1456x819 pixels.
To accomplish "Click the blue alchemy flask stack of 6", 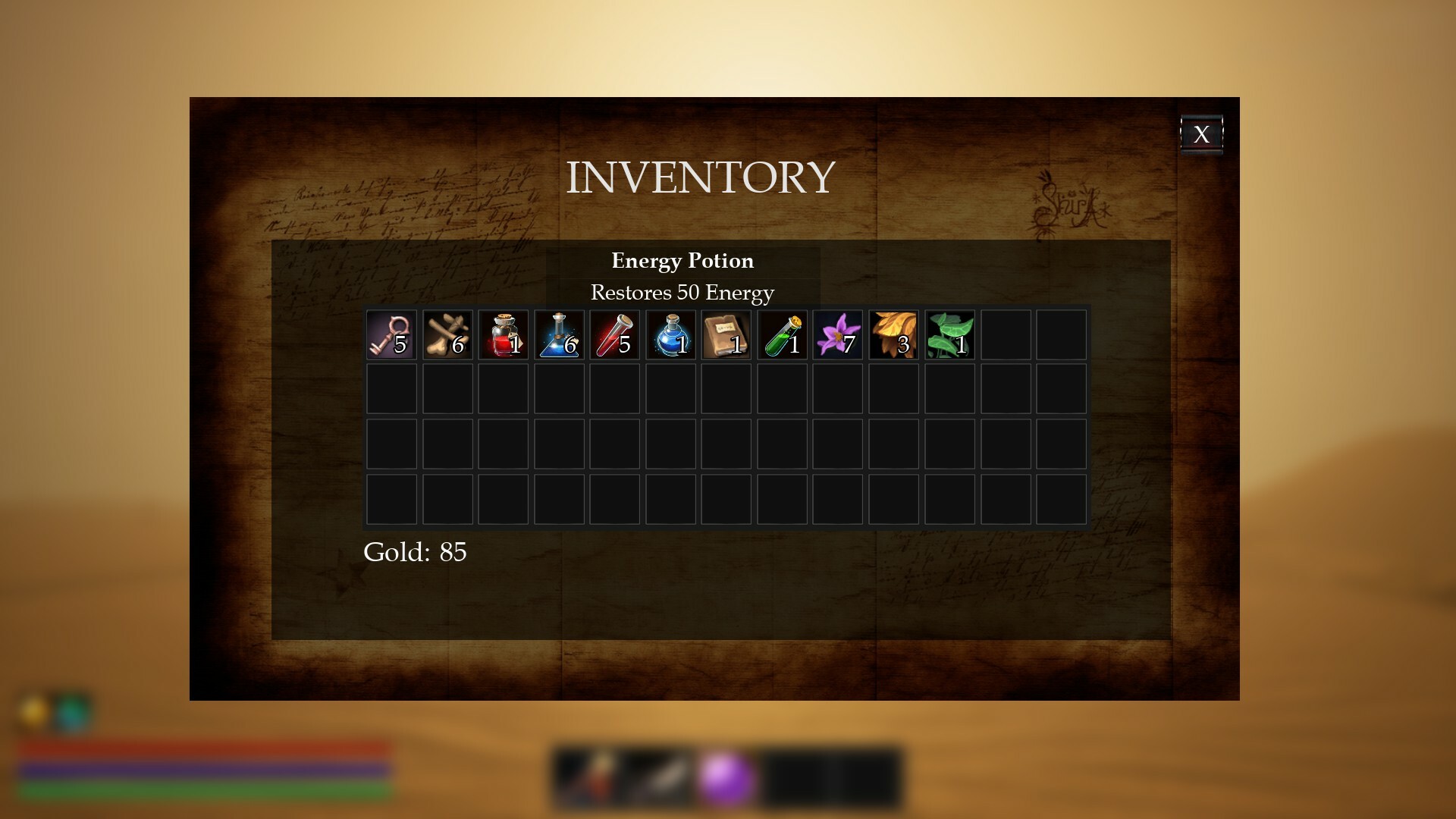I will pos(559,334).
